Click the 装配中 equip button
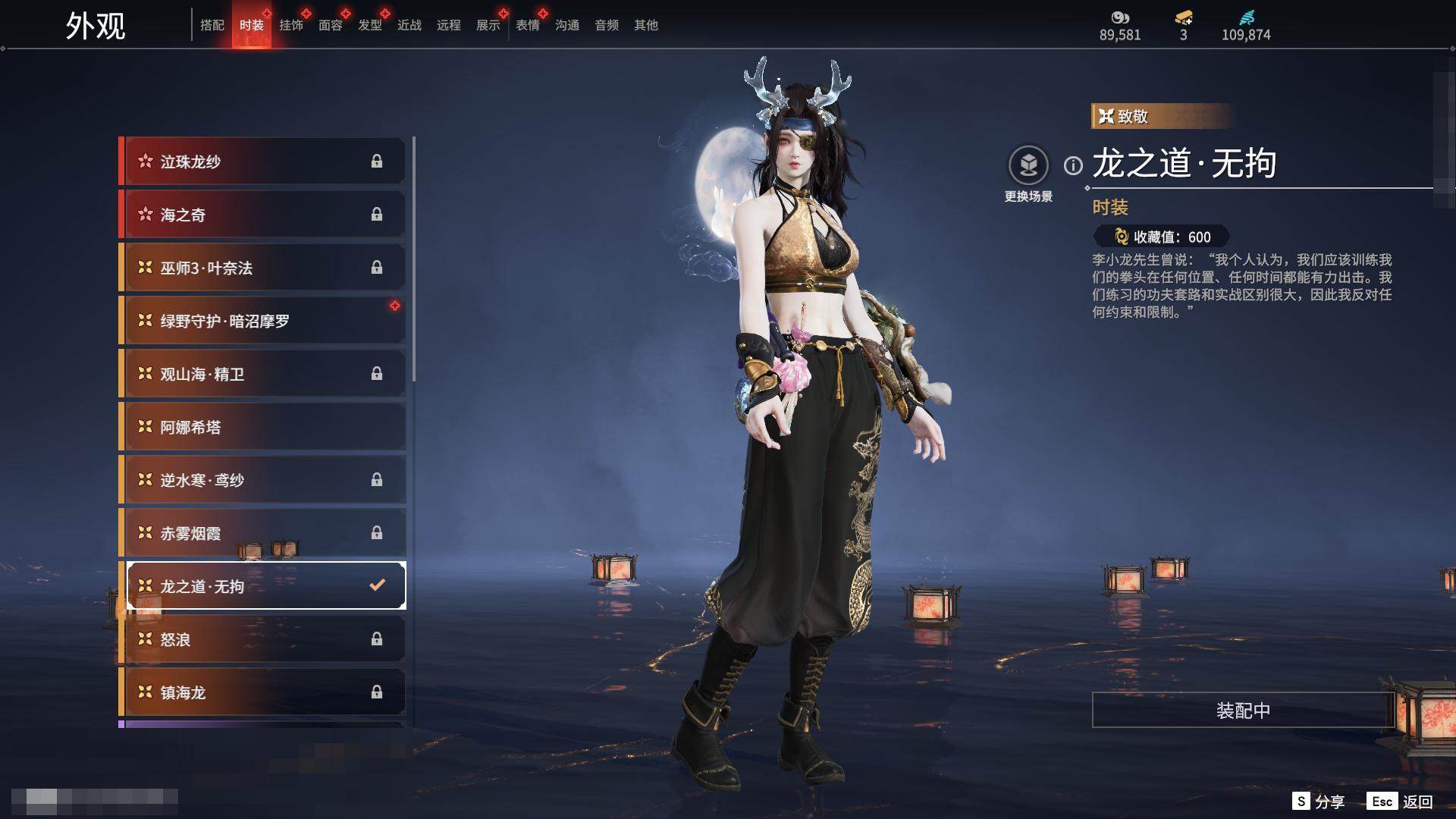This screenshot has width=1456, height=819. 1243,710
